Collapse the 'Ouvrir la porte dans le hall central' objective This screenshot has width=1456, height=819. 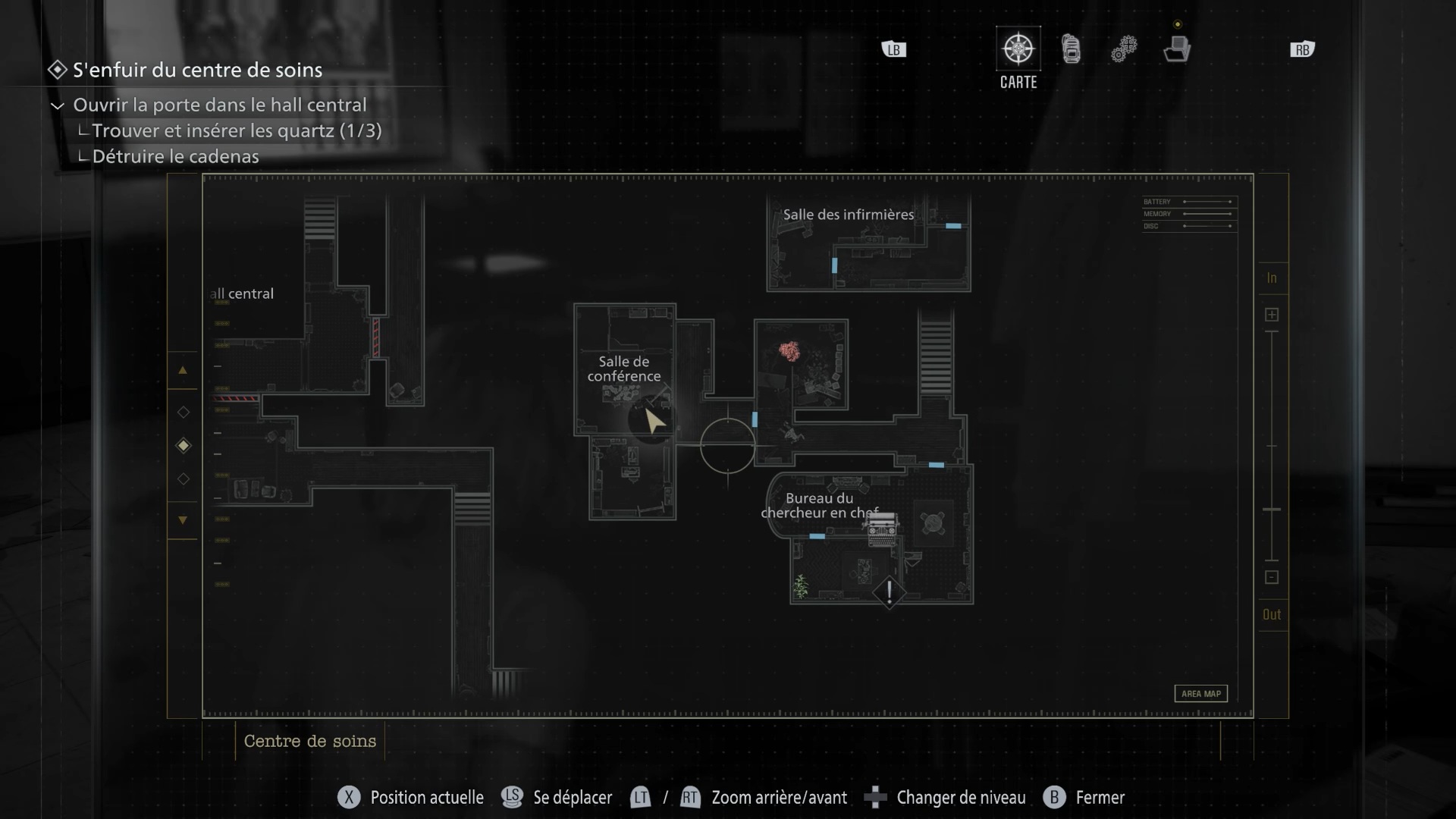(58, 105)
